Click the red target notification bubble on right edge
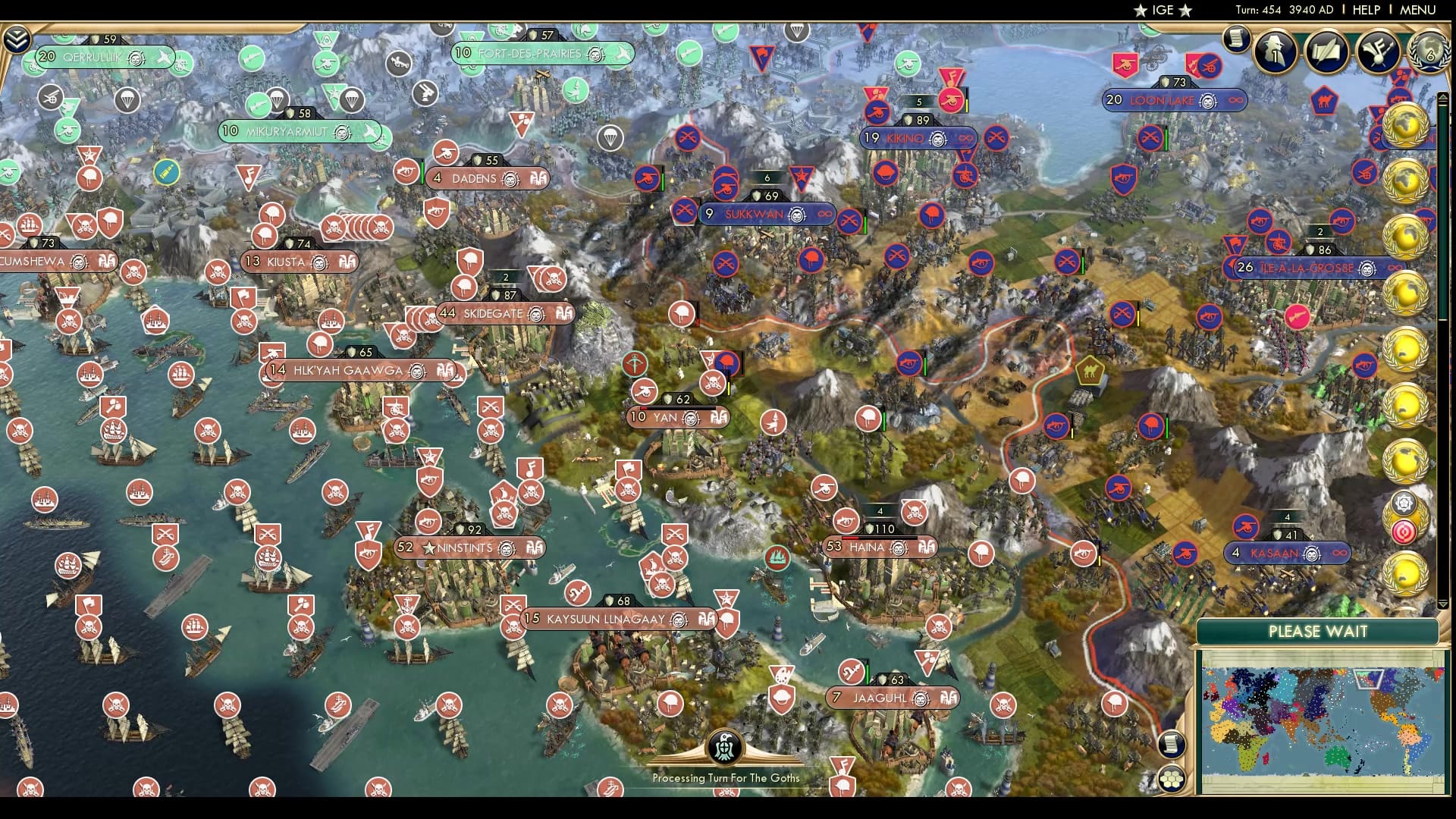 (1404, 531)
